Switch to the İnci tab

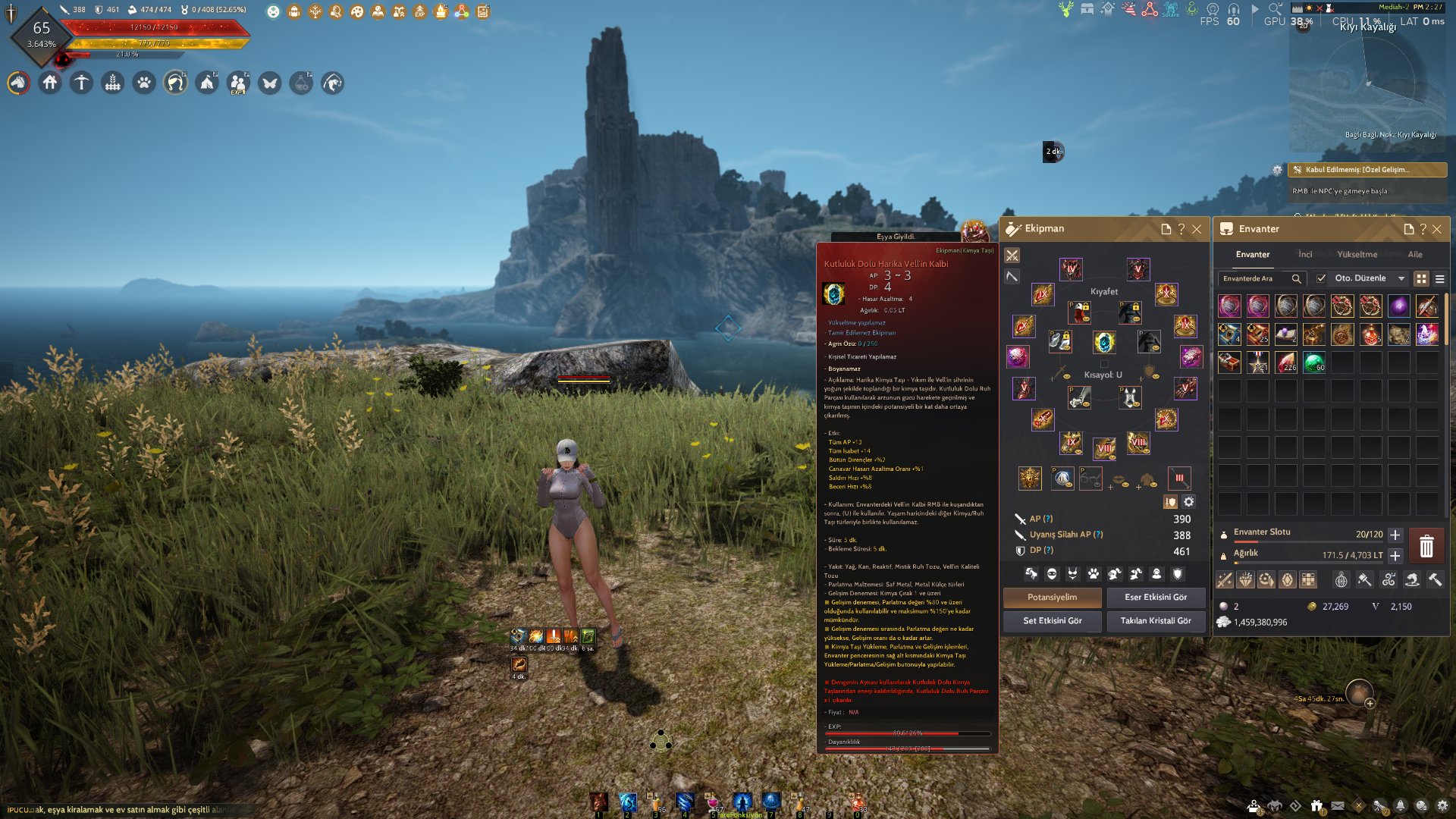(x=1305, y=255)
